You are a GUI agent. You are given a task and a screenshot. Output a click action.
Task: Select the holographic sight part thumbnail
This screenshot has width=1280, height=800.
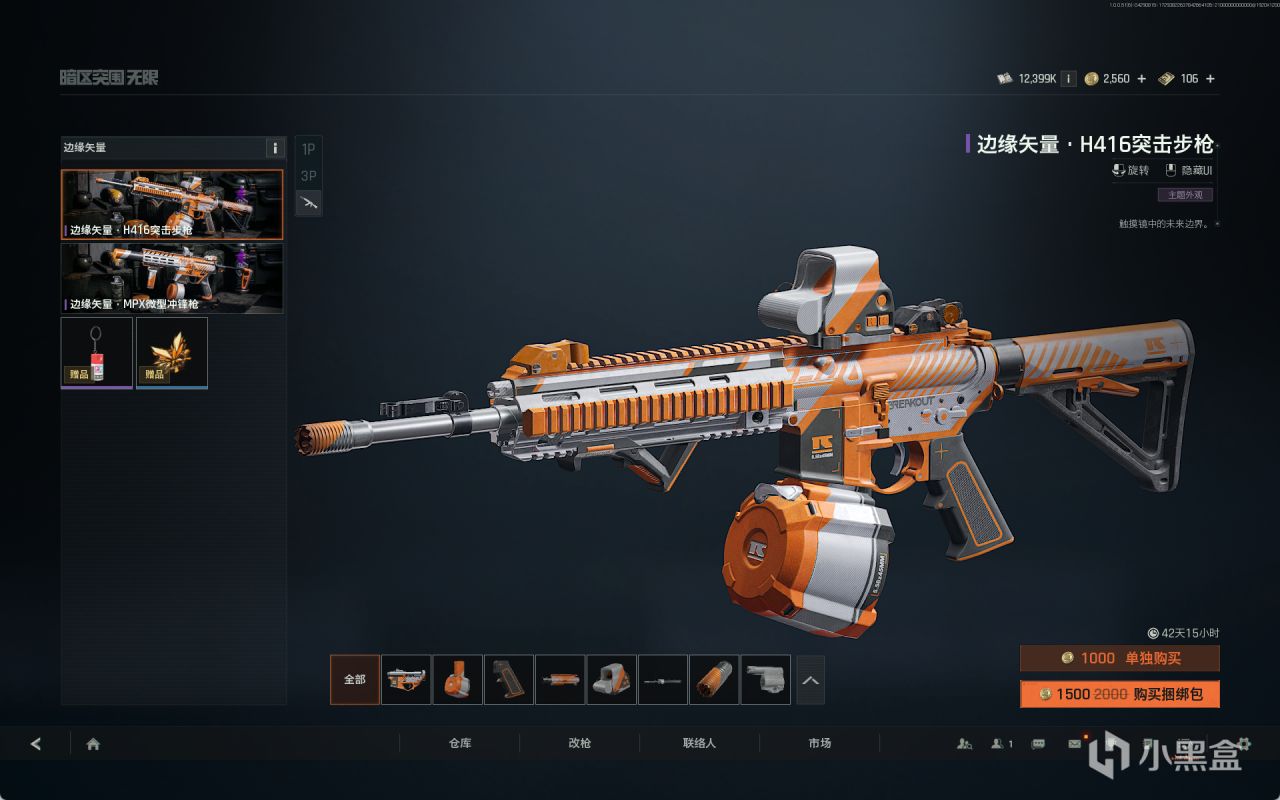tap(611, 680)
